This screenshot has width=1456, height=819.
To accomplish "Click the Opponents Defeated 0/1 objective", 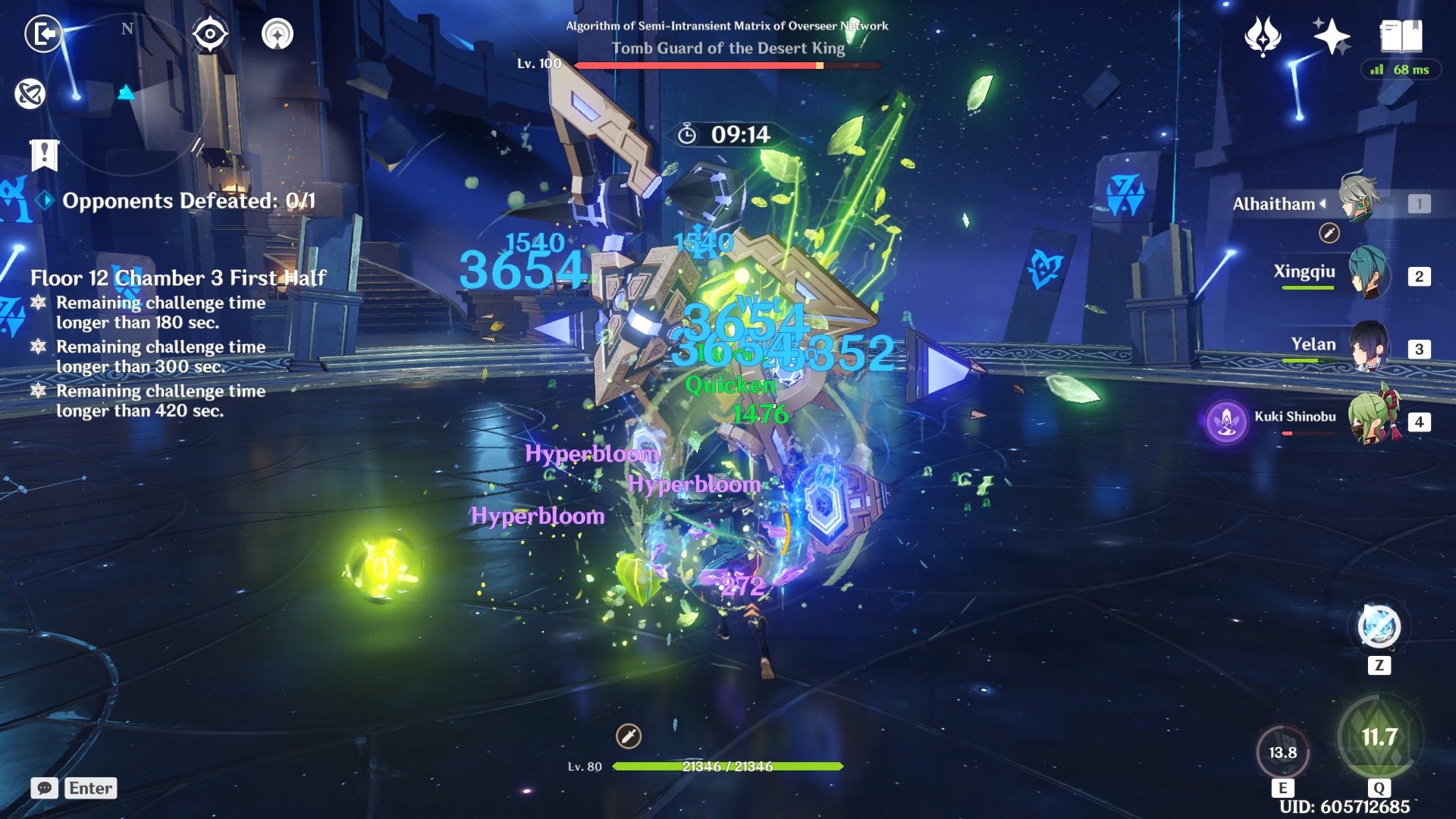I will [x=190, y=200].
